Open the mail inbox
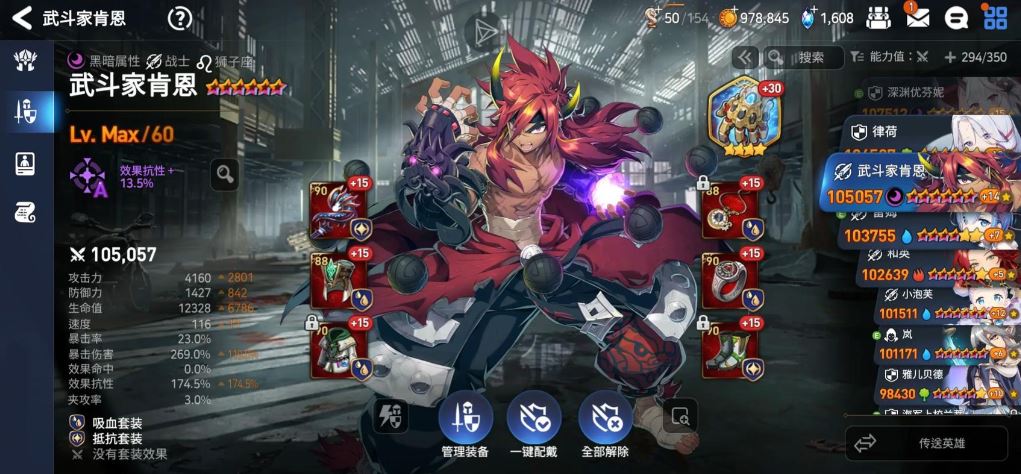1021x474 pixels. pyautogui.click(x=917, y=17)
